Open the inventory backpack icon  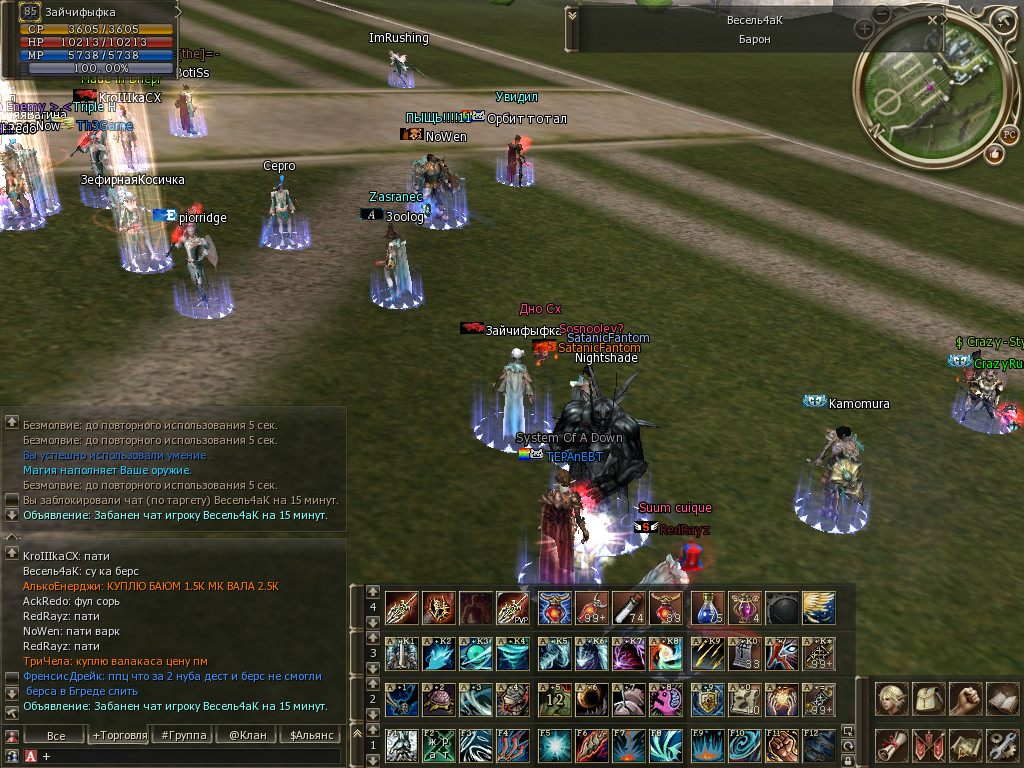(928, 698)
